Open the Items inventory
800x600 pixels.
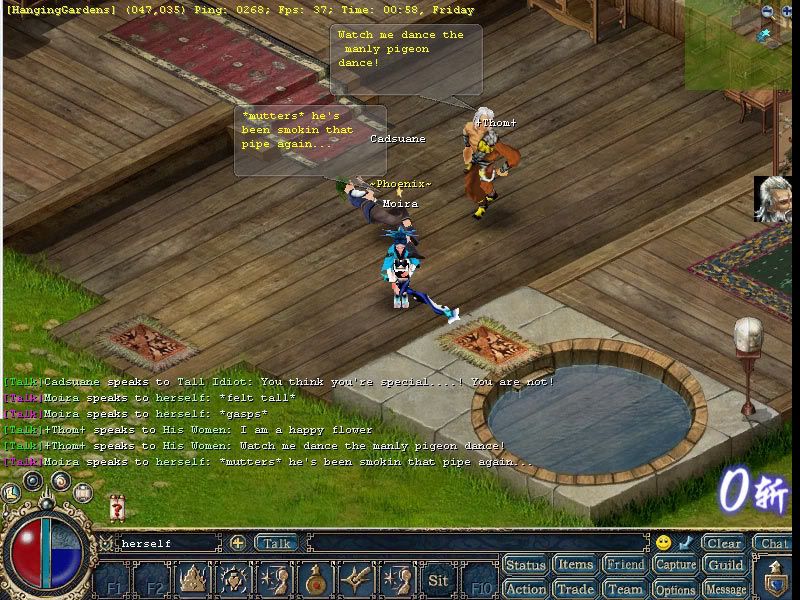(x=575, y=566)
